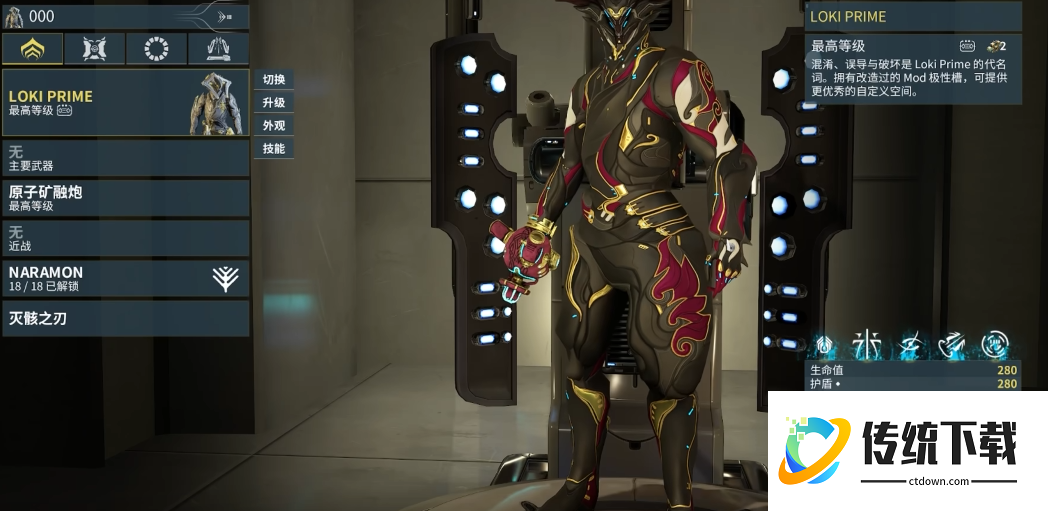Screen dimensions: 1048x511
Task: Switch to the sentinel companion tab
Action: [94, 48]
